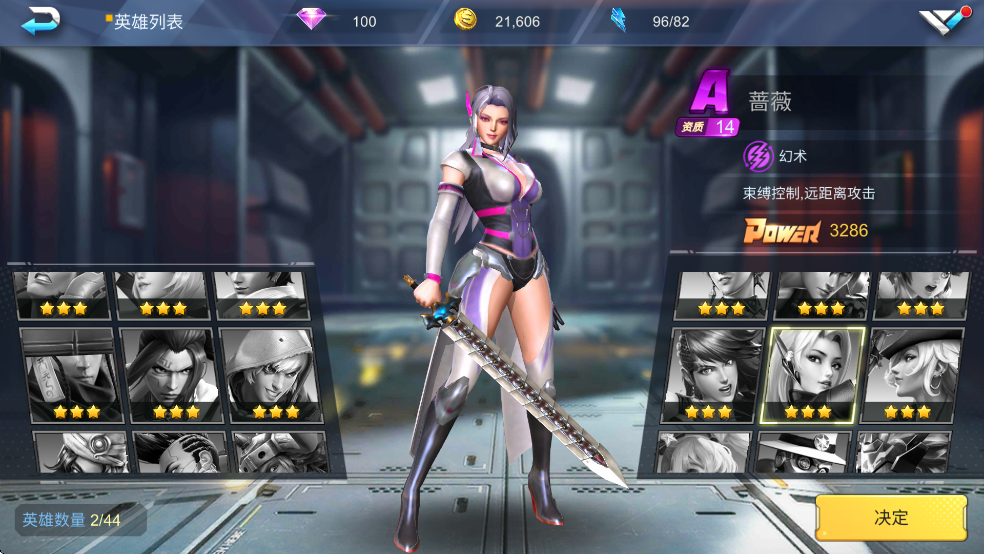Confirm selection with the 决定 button
This screenshot has height=554, width=984.
pos(891,517)
